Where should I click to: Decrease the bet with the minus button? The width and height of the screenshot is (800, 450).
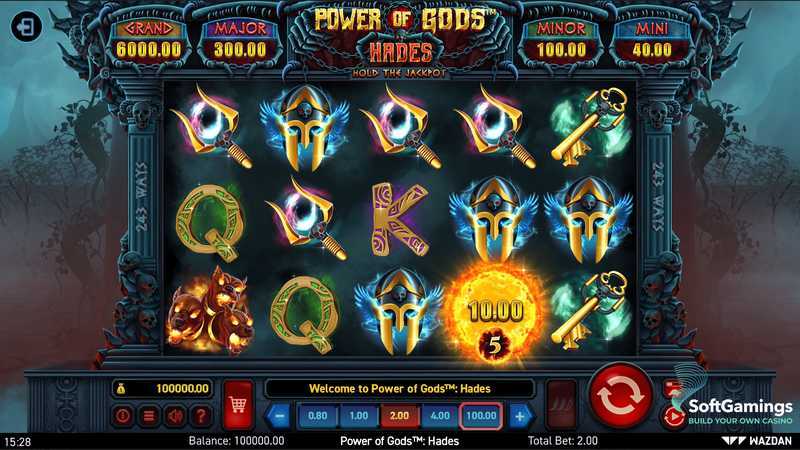(x=280, y=415)
